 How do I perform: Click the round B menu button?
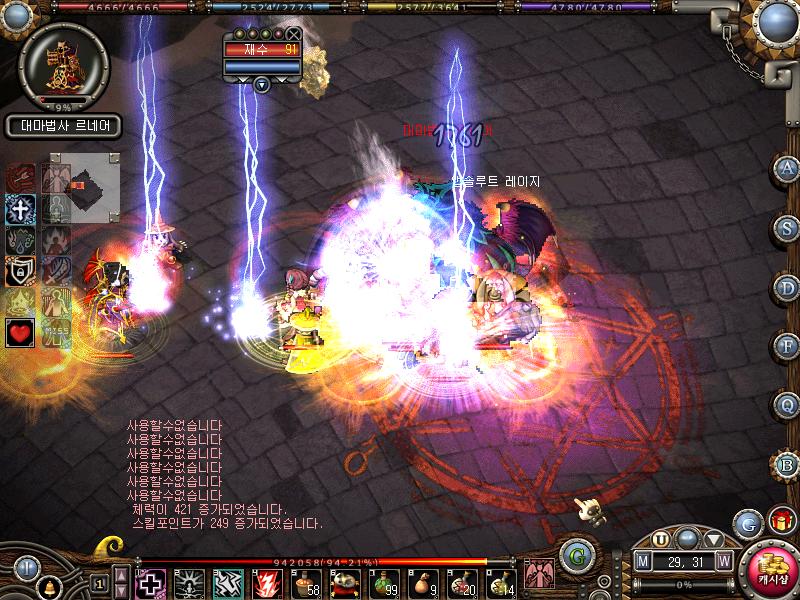[x=787, y=465]
